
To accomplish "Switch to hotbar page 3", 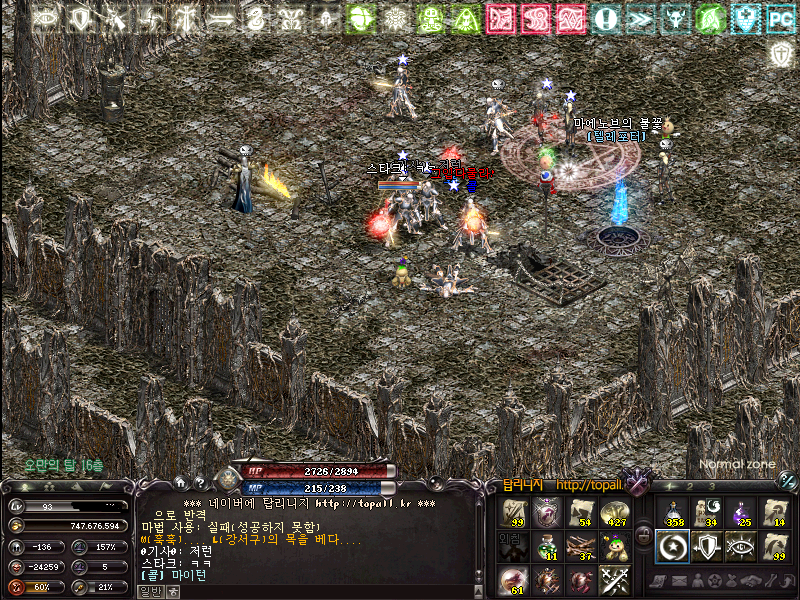I will [711, 485].
